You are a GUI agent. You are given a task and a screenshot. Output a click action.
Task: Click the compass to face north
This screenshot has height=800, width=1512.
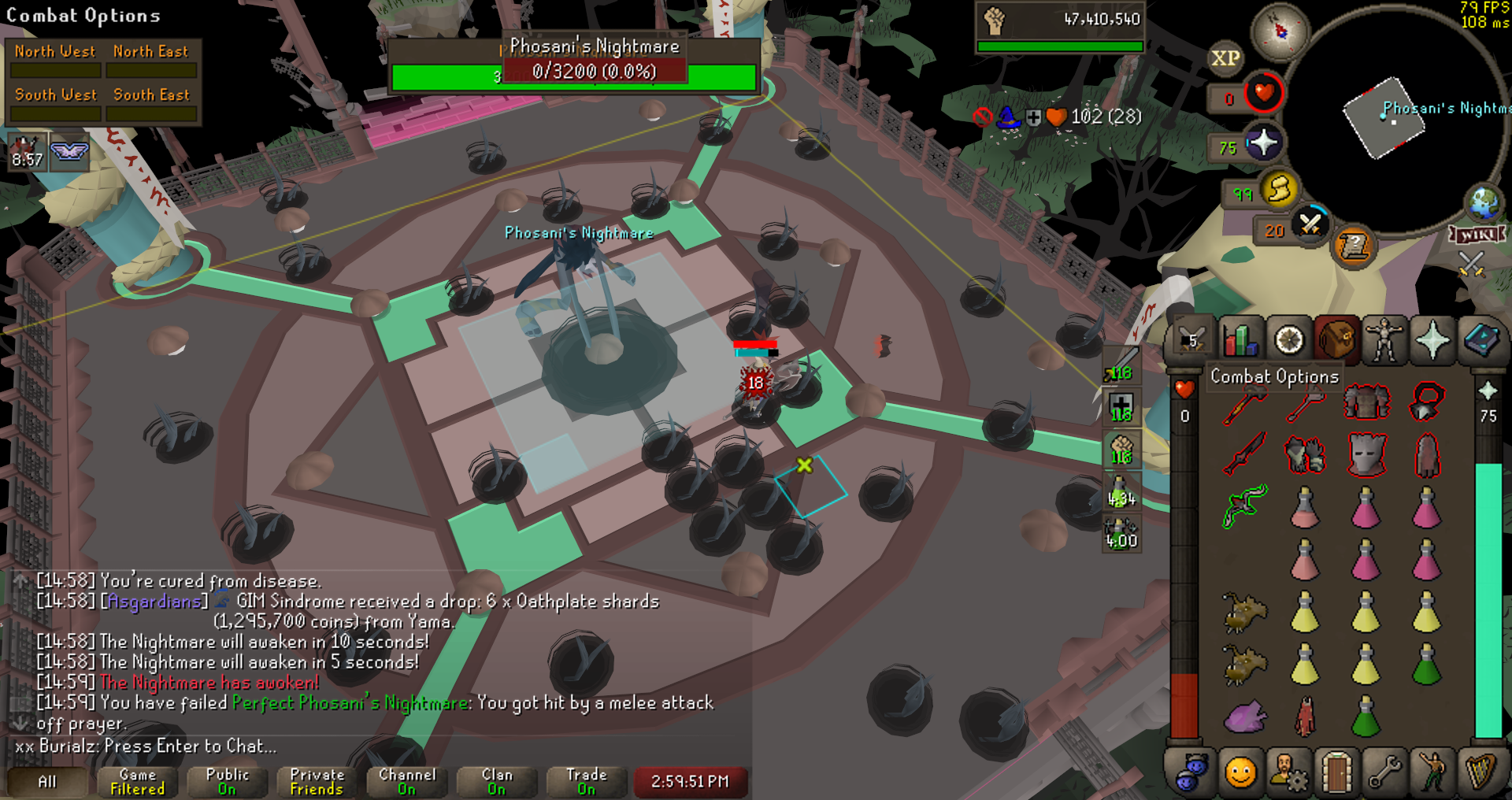[1280, 31]
